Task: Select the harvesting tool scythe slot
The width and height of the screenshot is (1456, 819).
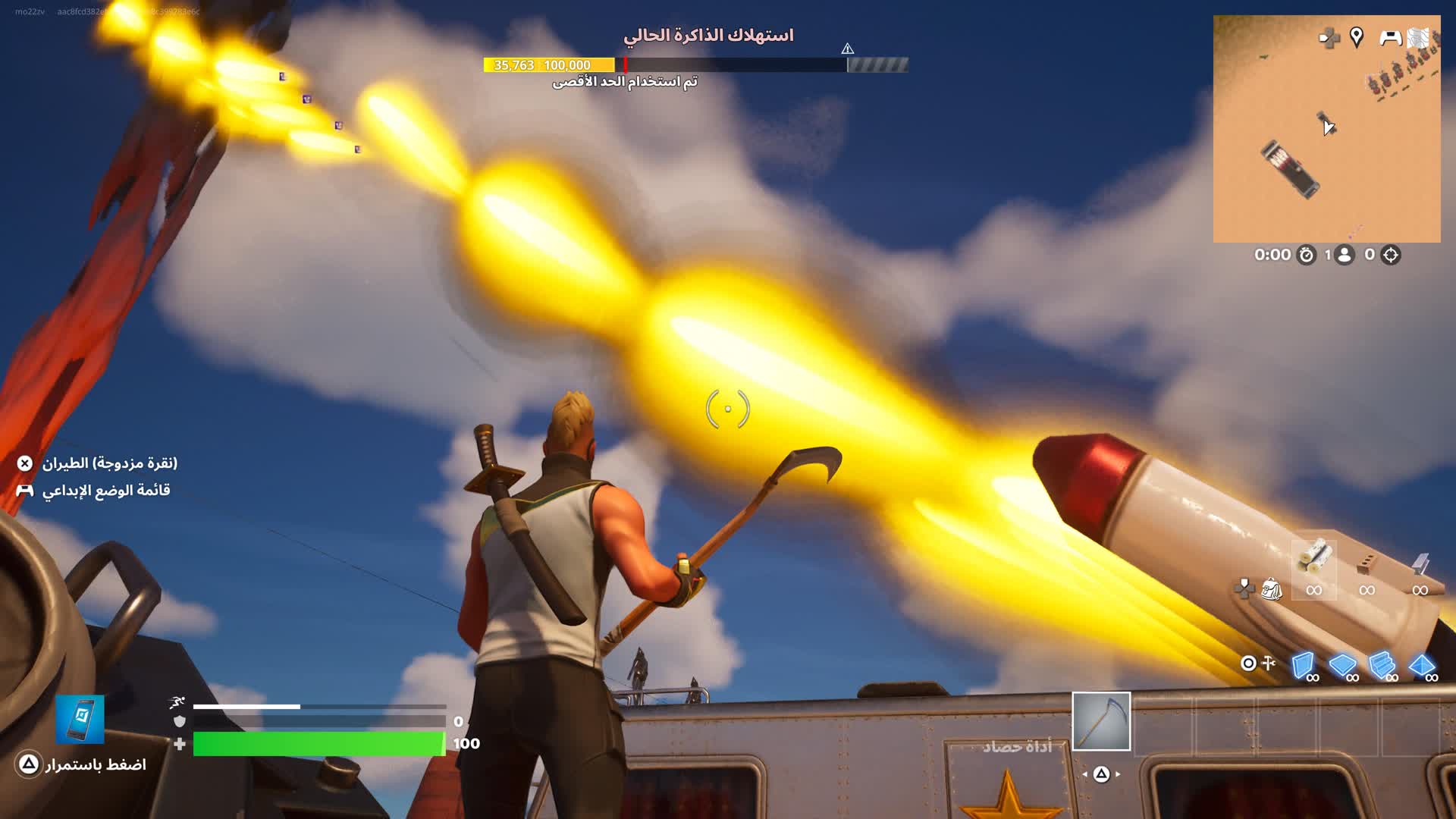Action: (x=1101, y=721)
